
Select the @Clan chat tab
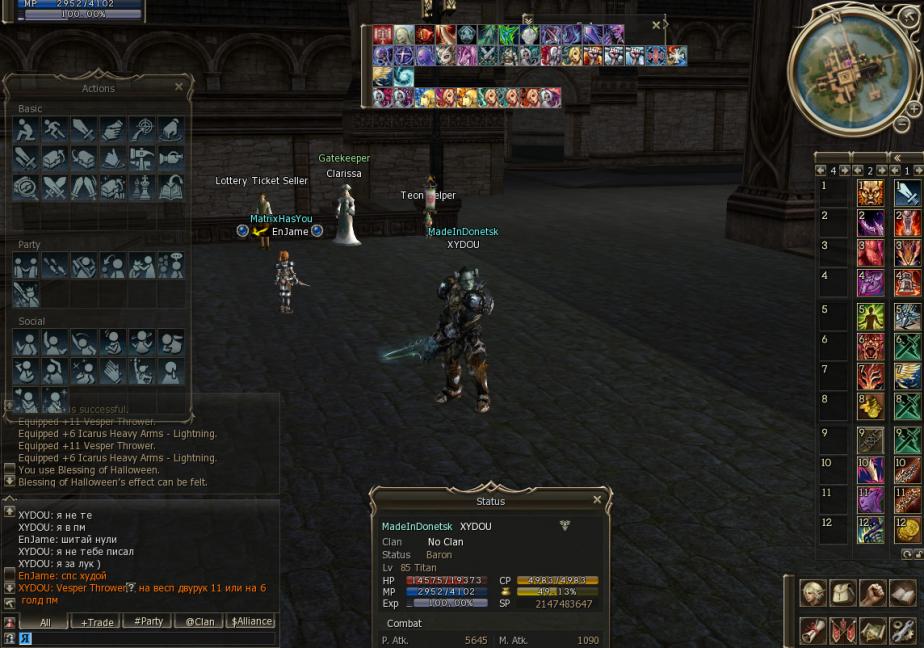200,622
